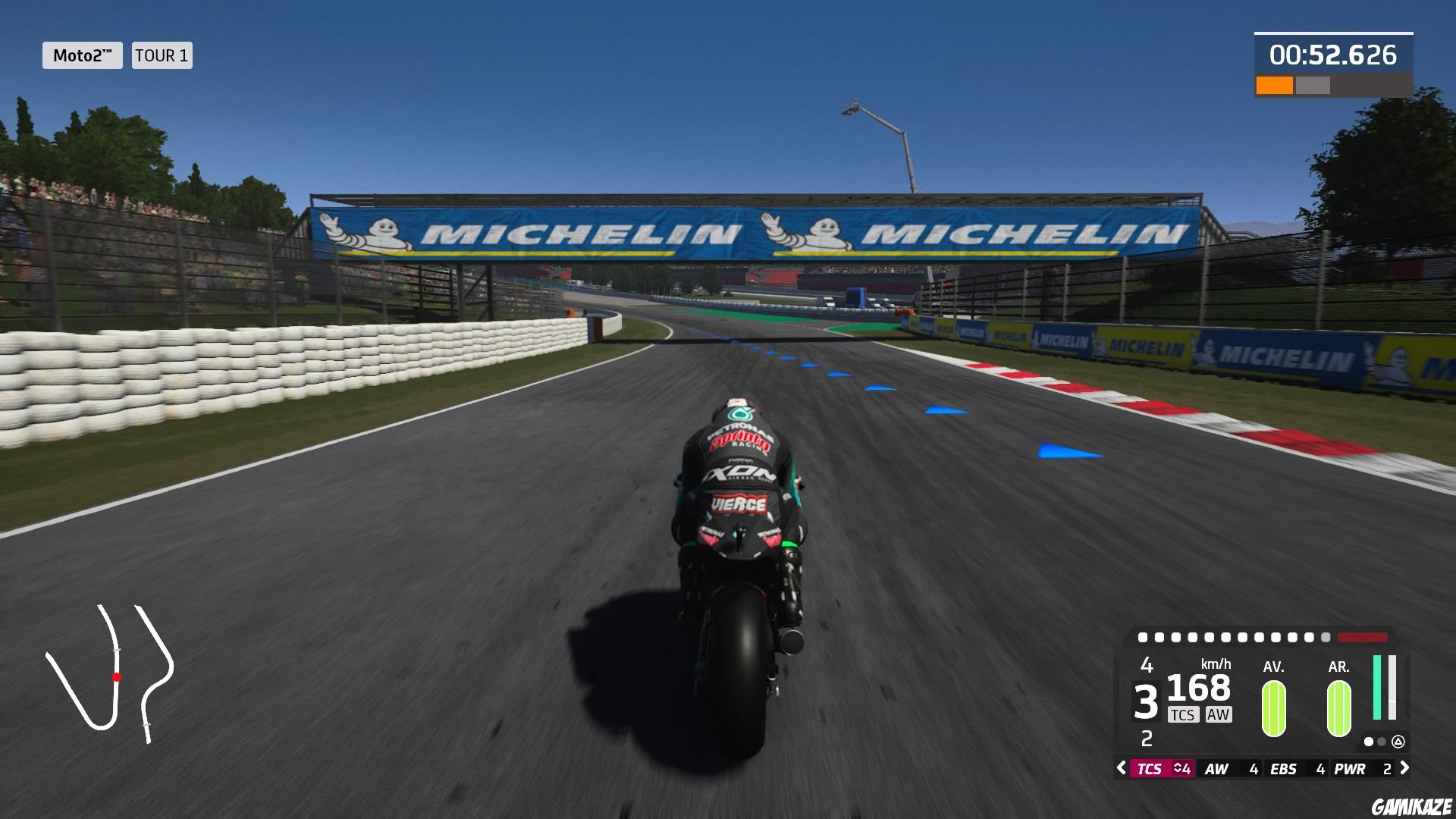
Task: Select the EBS setting in the bottom bar
Action: [1283, 768]
